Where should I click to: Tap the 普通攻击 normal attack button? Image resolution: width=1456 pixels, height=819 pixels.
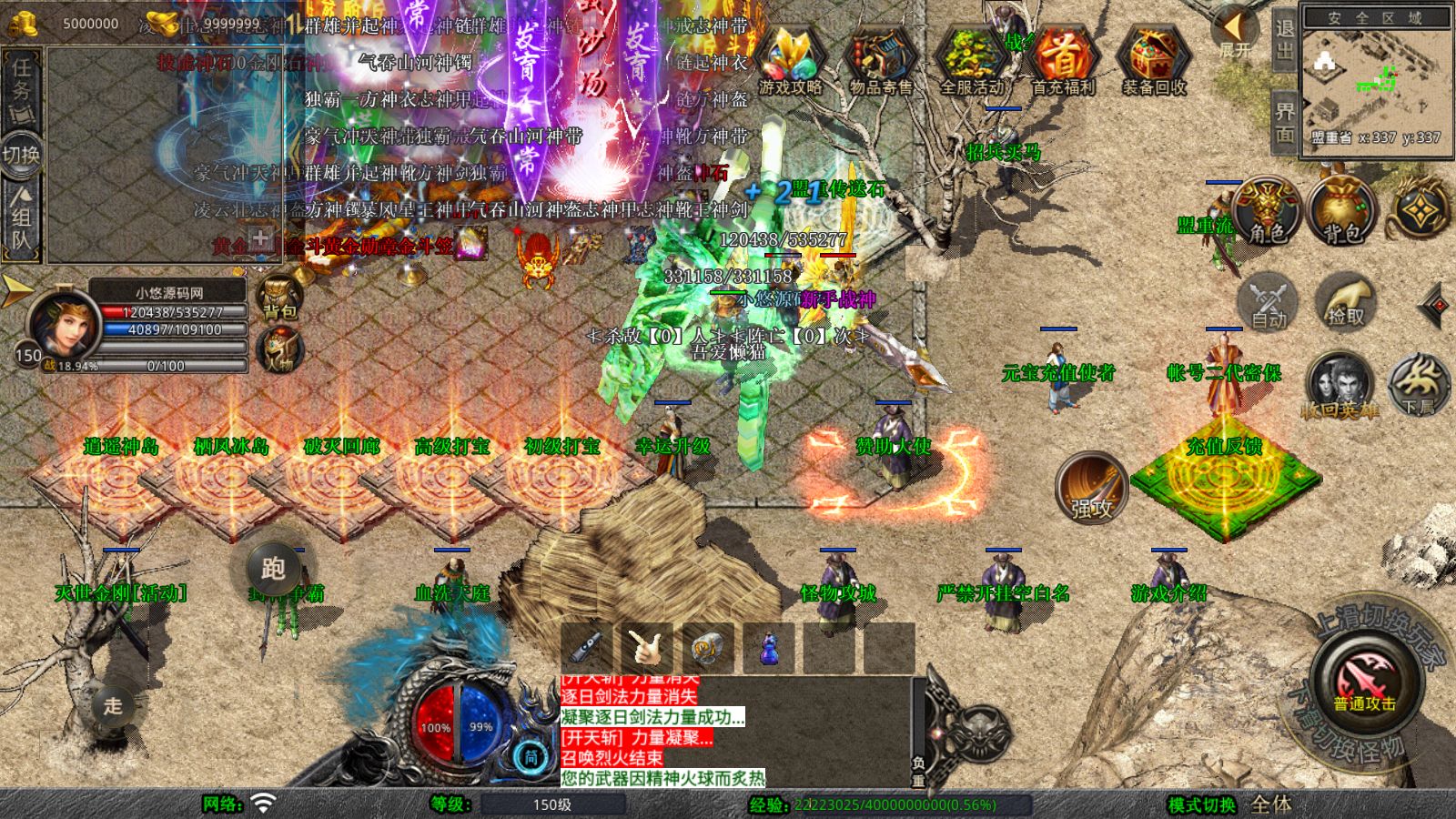point(1365,682)
